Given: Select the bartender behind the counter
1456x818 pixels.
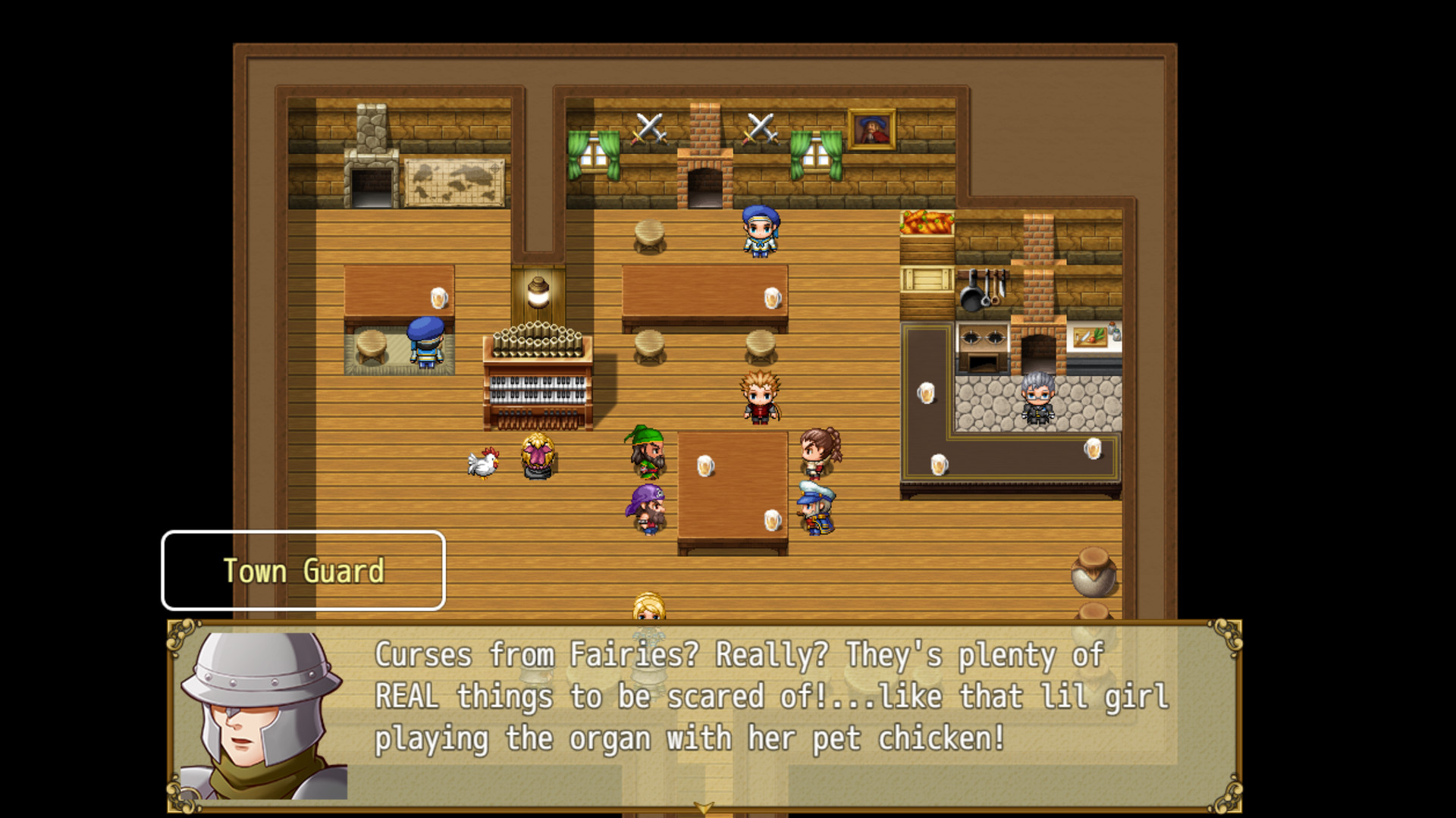Looking at the screenshot, I should point(1039,398).
